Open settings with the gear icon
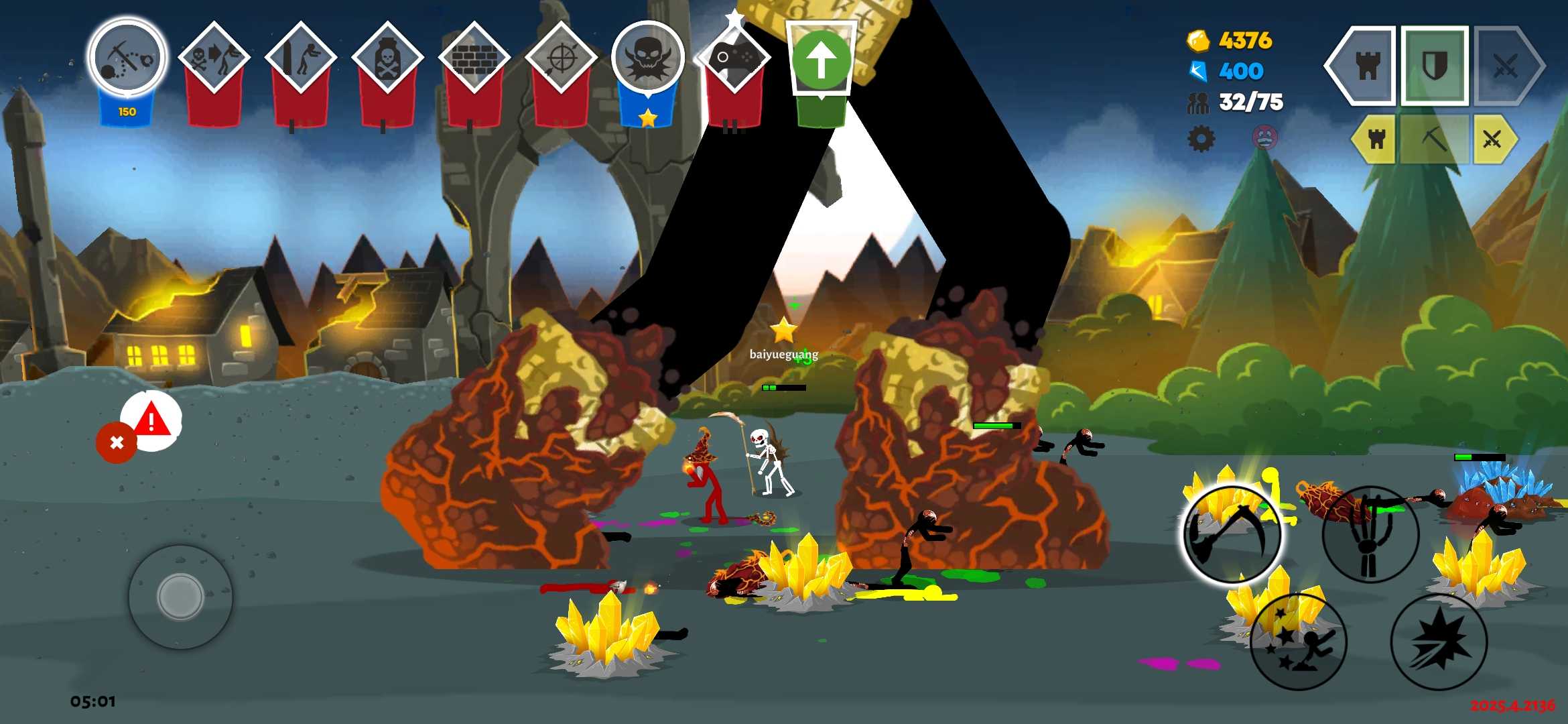Image resolution: width=1568 pixels, height=724 pixels. (x=1201, y=139)
